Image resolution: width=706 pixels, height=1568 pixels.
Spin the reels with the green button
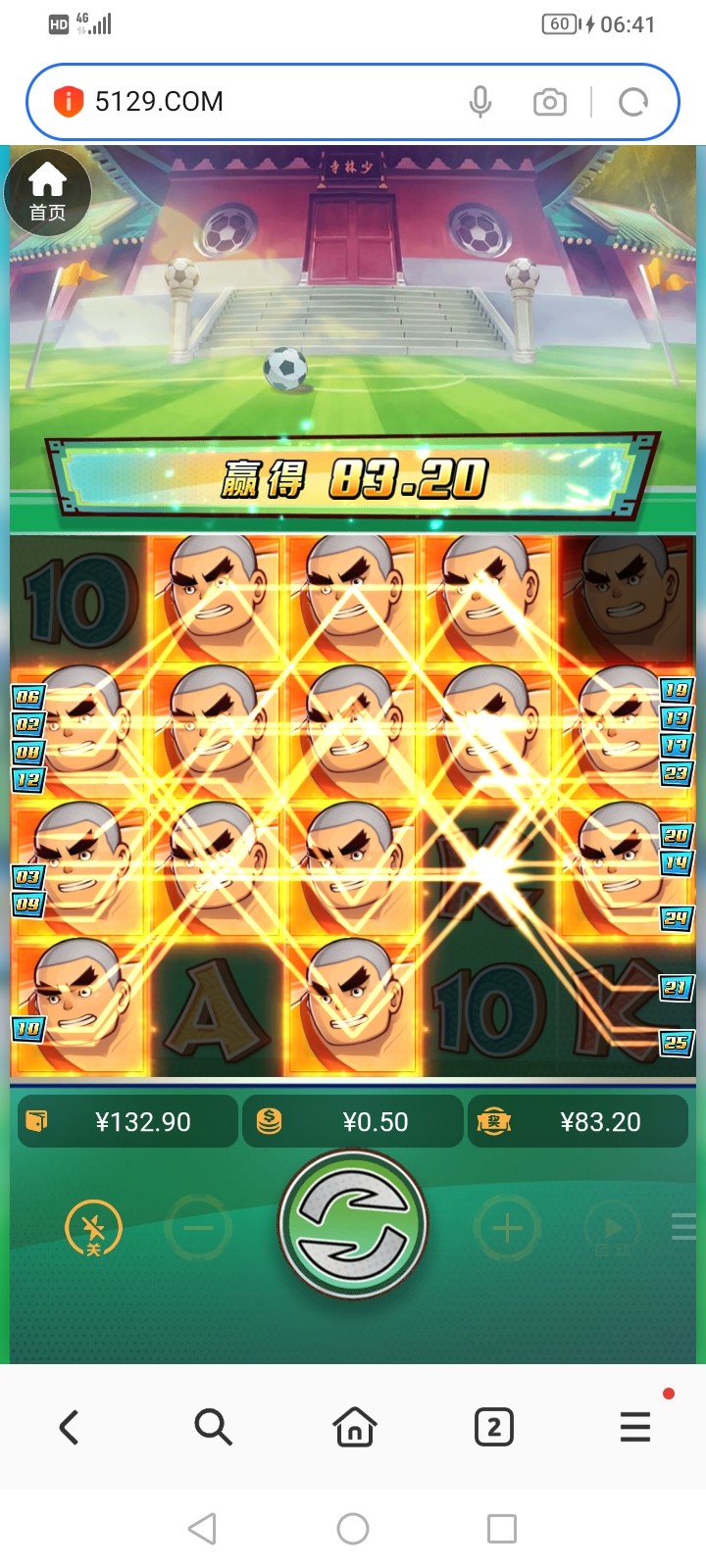[353, 1225]
